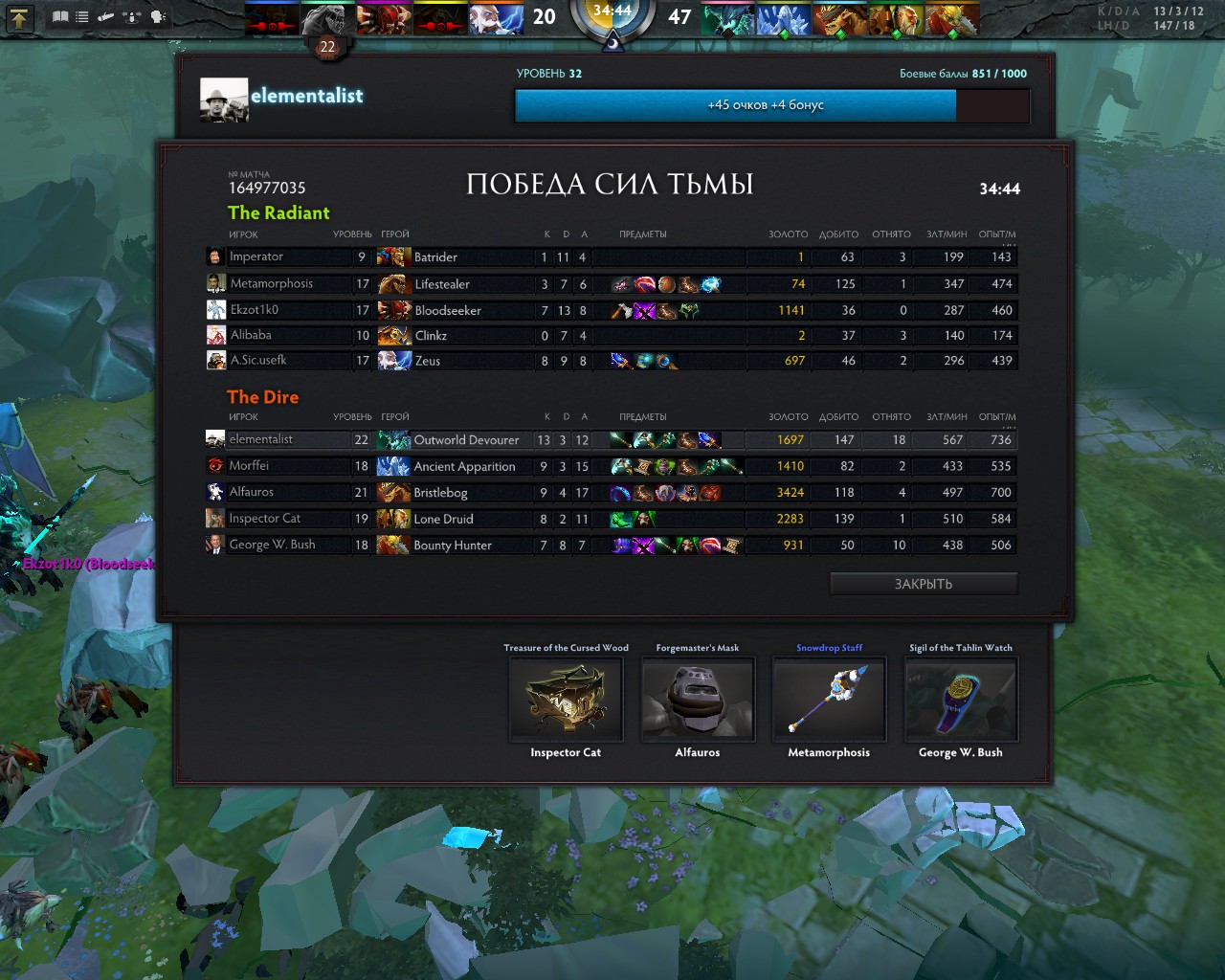
Task: Click the list icon in the top toolbar
Action: [82, 16]
